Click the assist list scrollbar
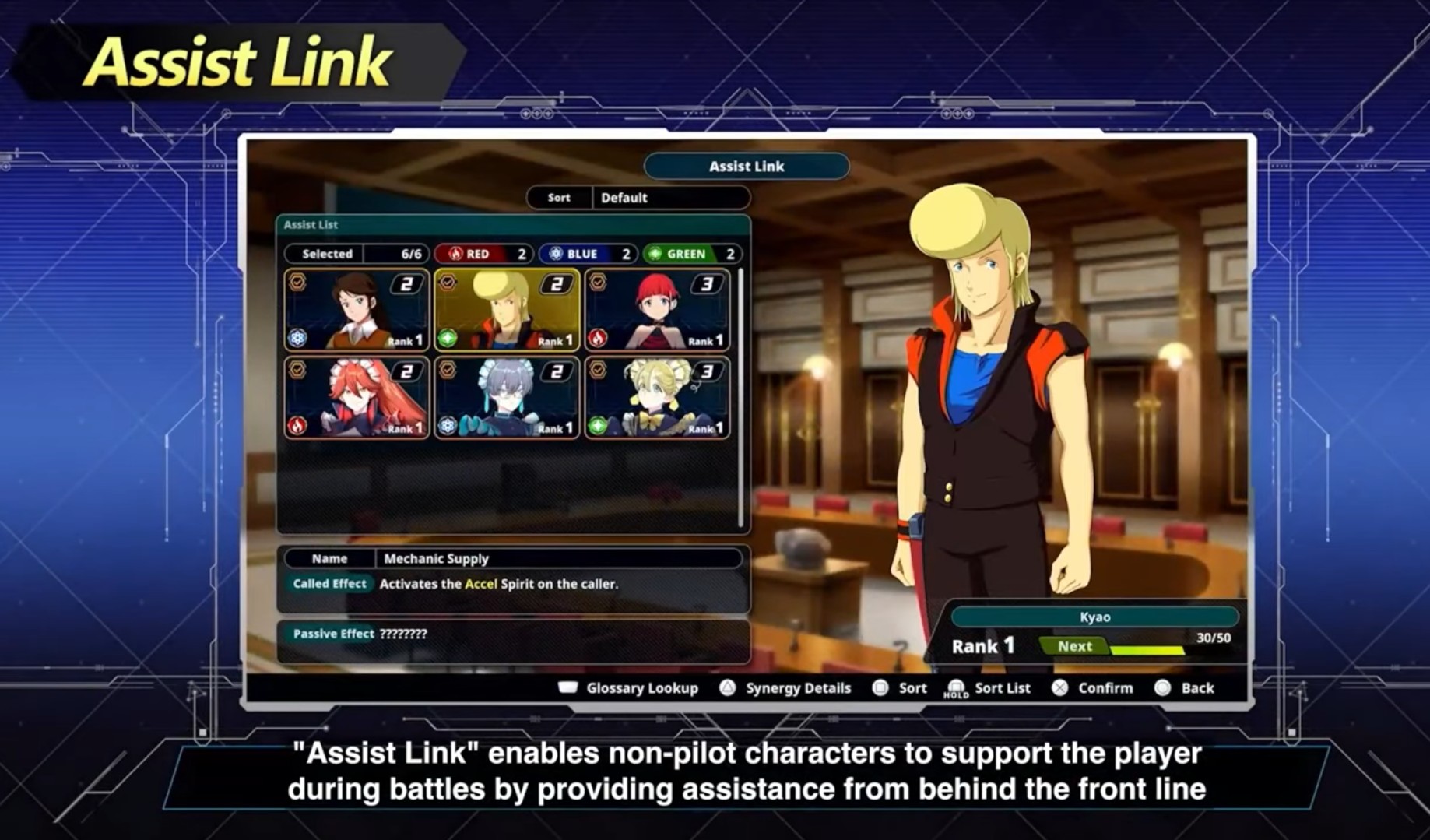The width and height of the screenshot is (1430, 840). pyautogui.click(x=741, y=397)
